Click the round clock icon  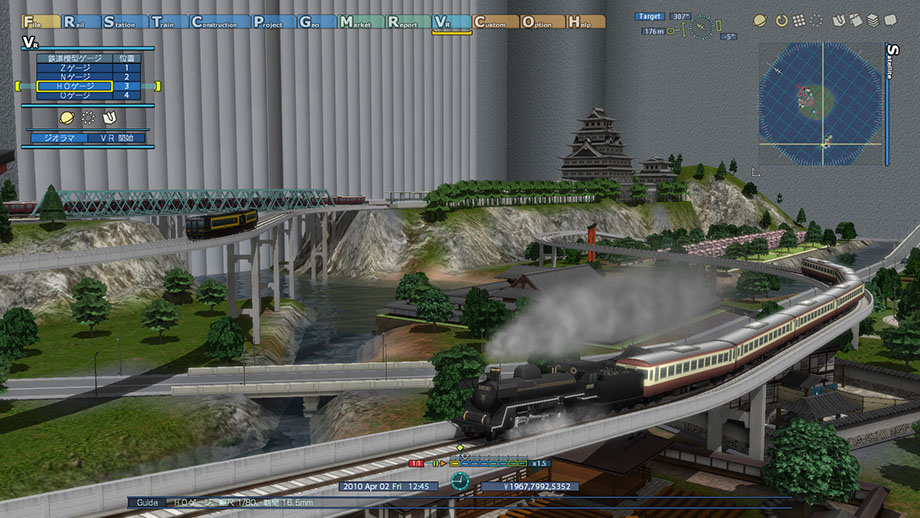coord(459,481)
